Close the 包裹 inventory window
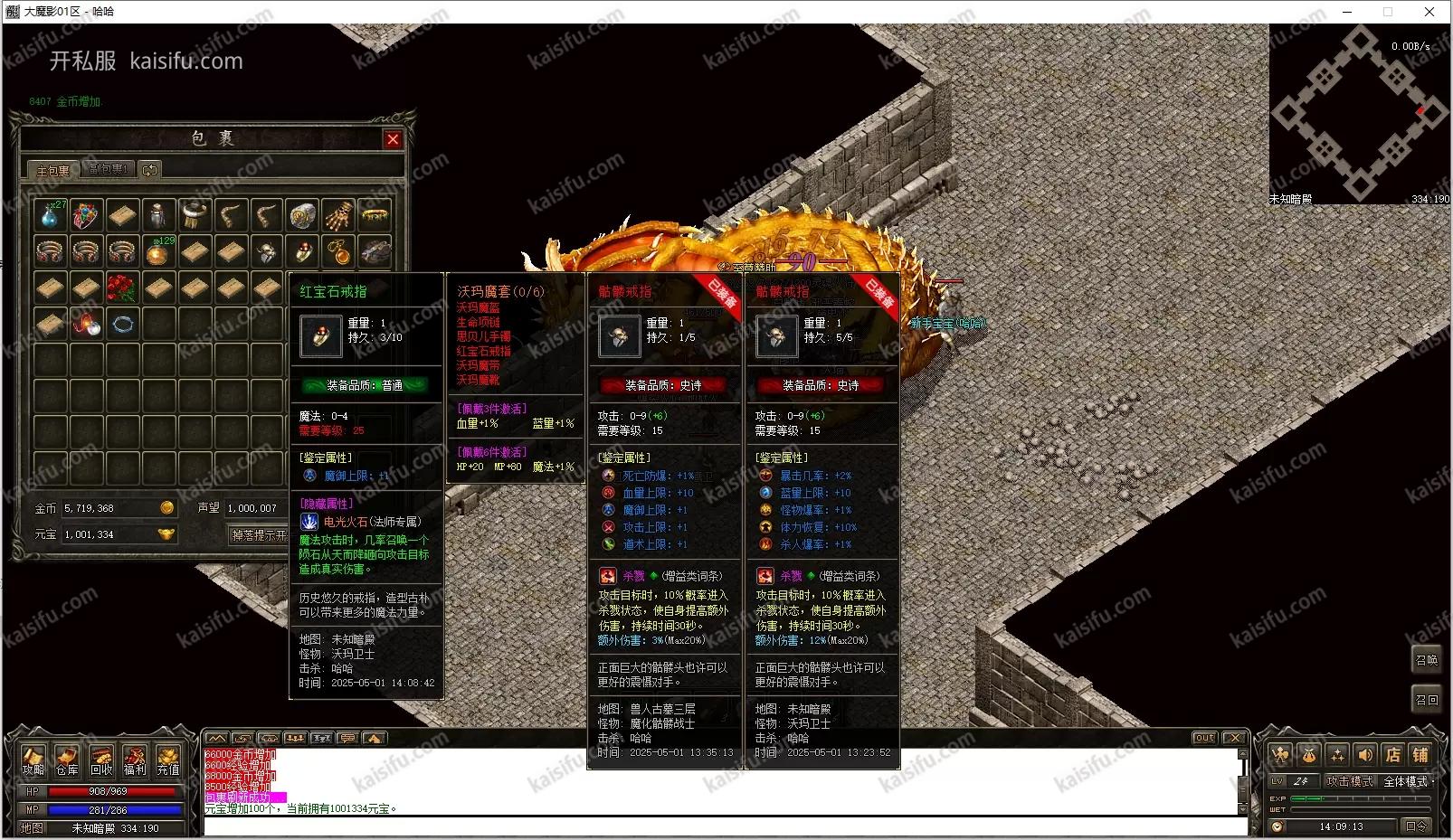The image size is (1453, 840). pyautogui.click(x=393, y=139)
